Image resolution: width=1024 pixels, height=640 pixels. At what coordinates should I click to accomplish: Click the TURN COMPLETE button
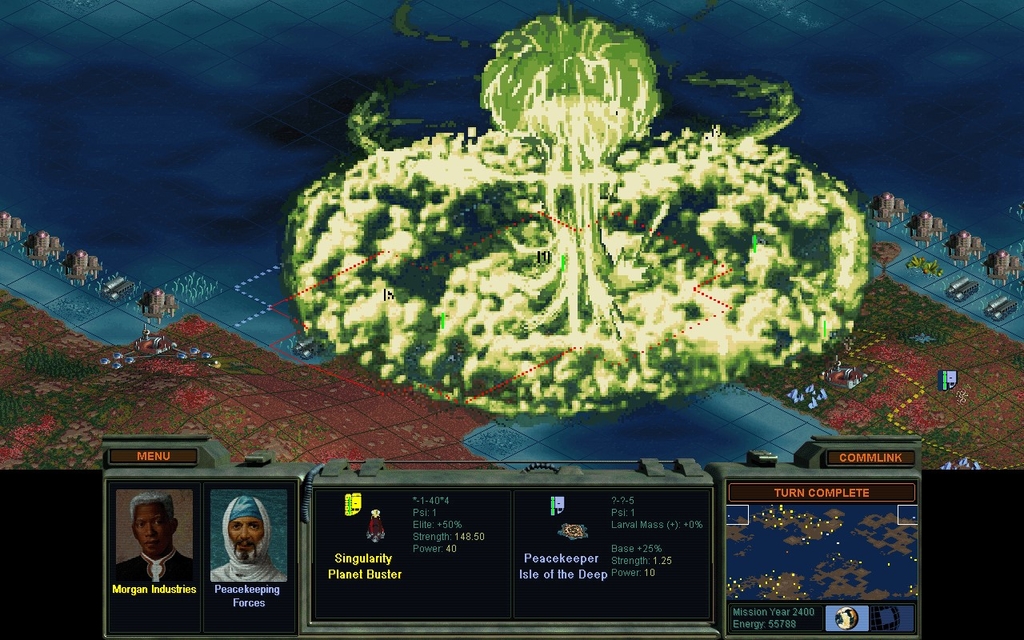[x=821, y=493]
